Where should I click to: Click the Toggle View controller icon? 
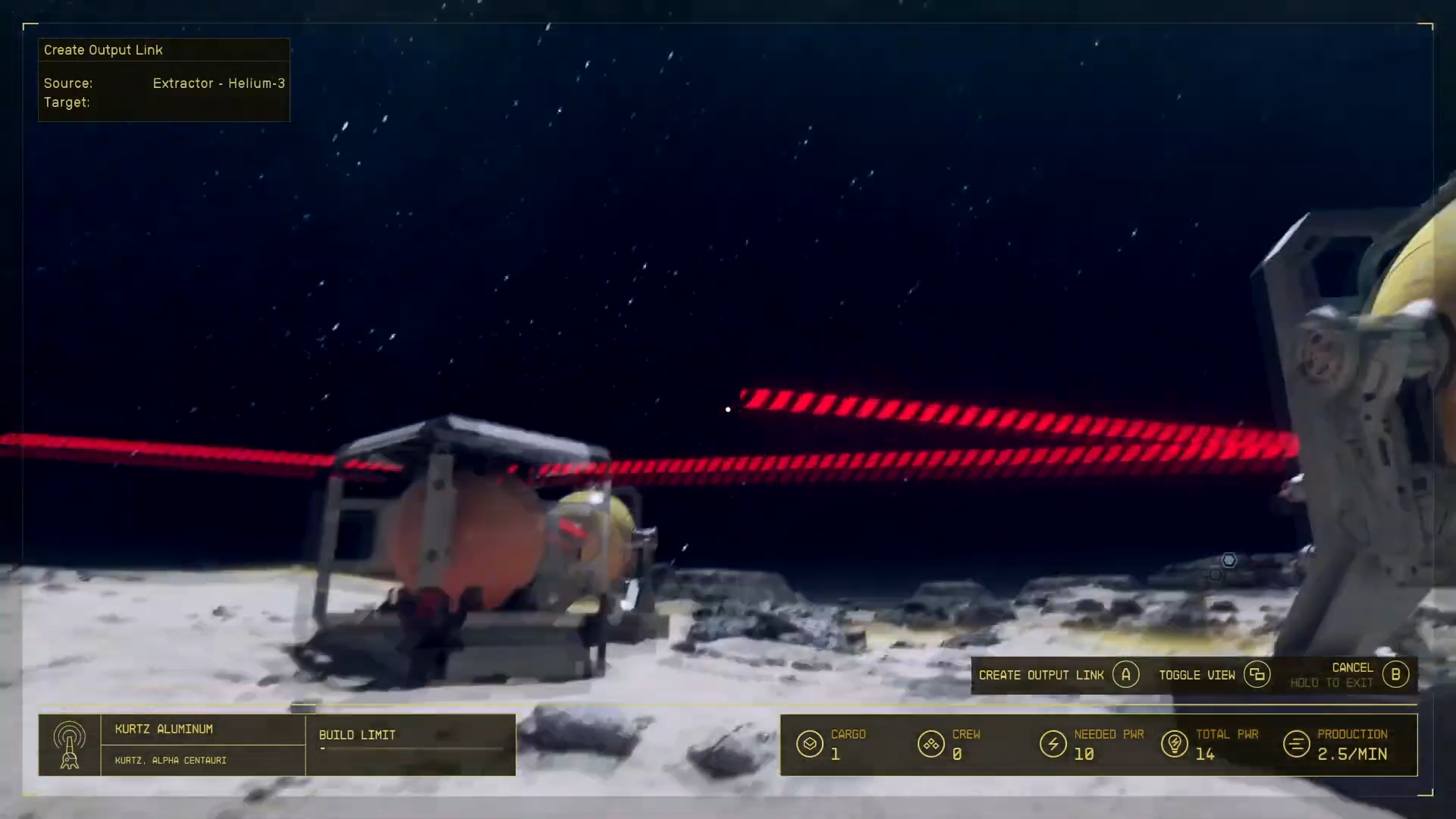pos(1258,674)
